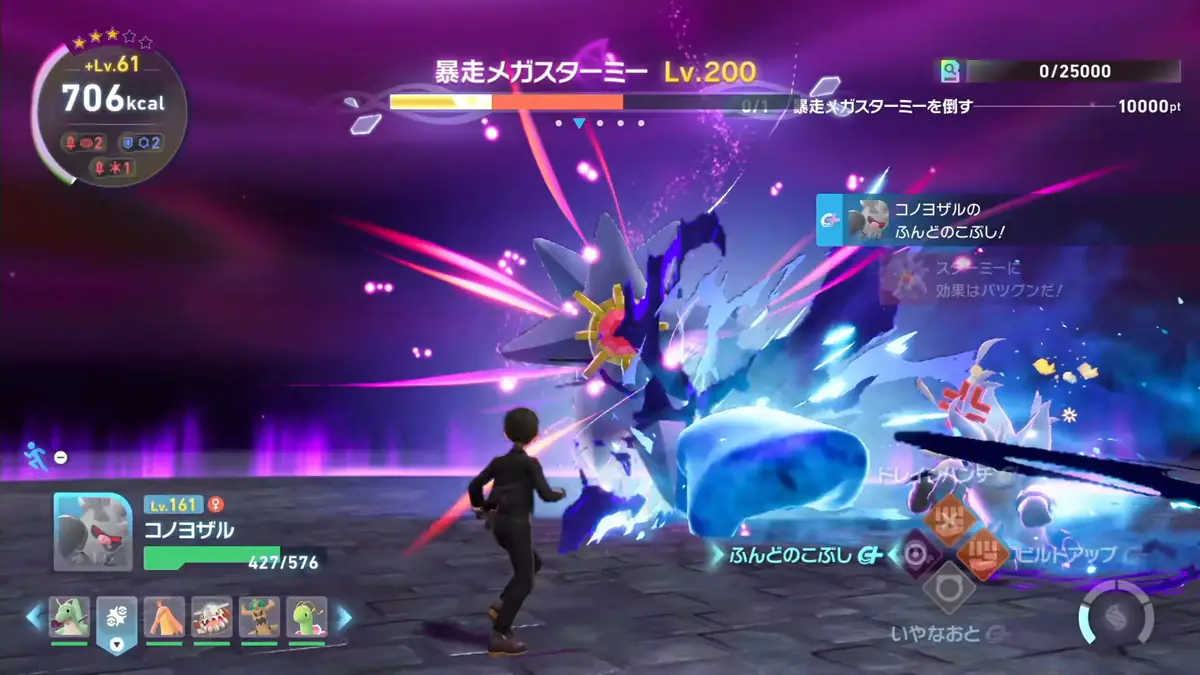This screenshot has height=675, width=1200.
Task: Click the party bar's left arrow
Action: click(x=35, y=618)
